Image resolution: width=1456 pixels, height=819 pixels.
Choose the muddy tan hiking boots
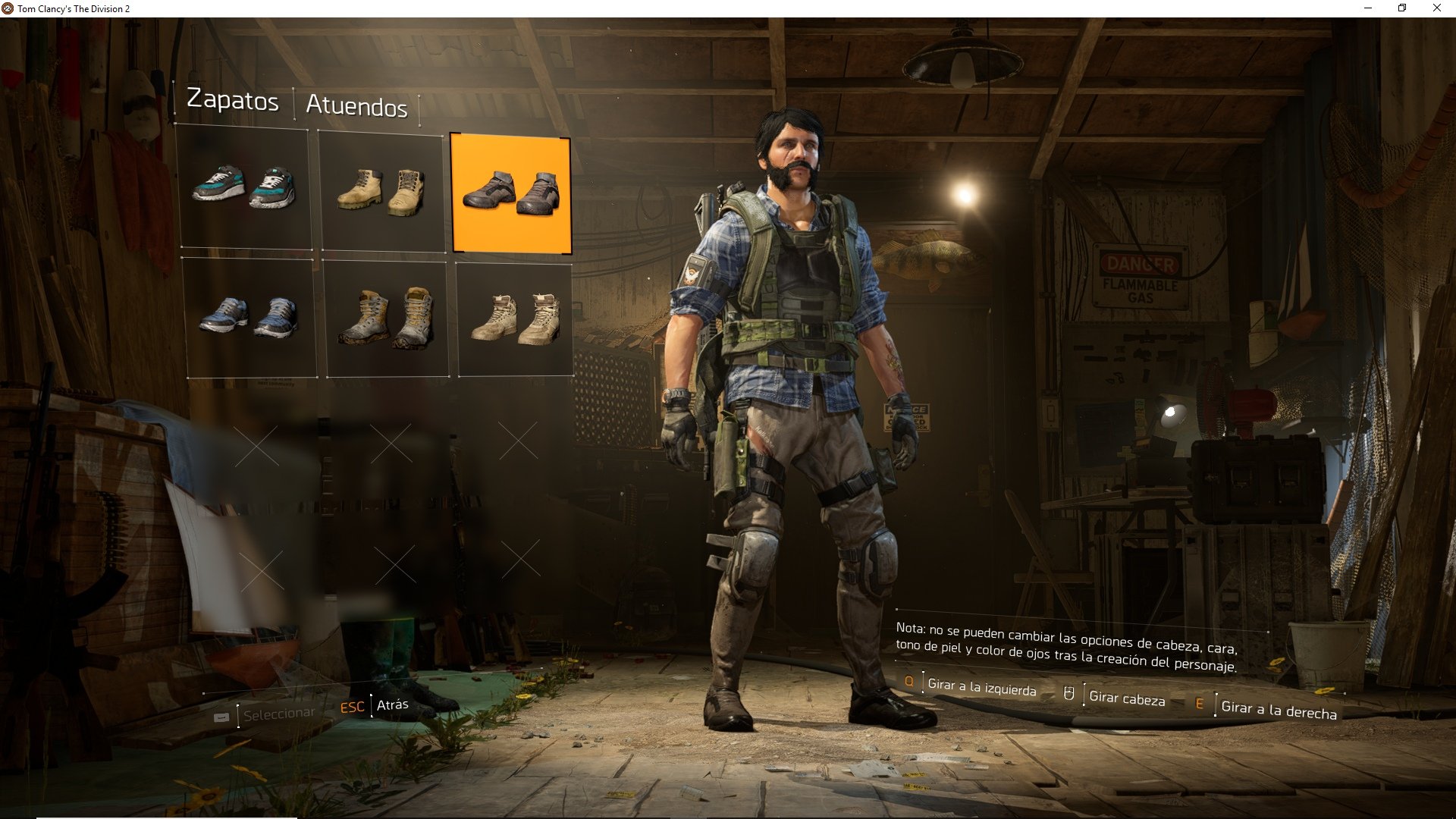[x=387, y=318]
